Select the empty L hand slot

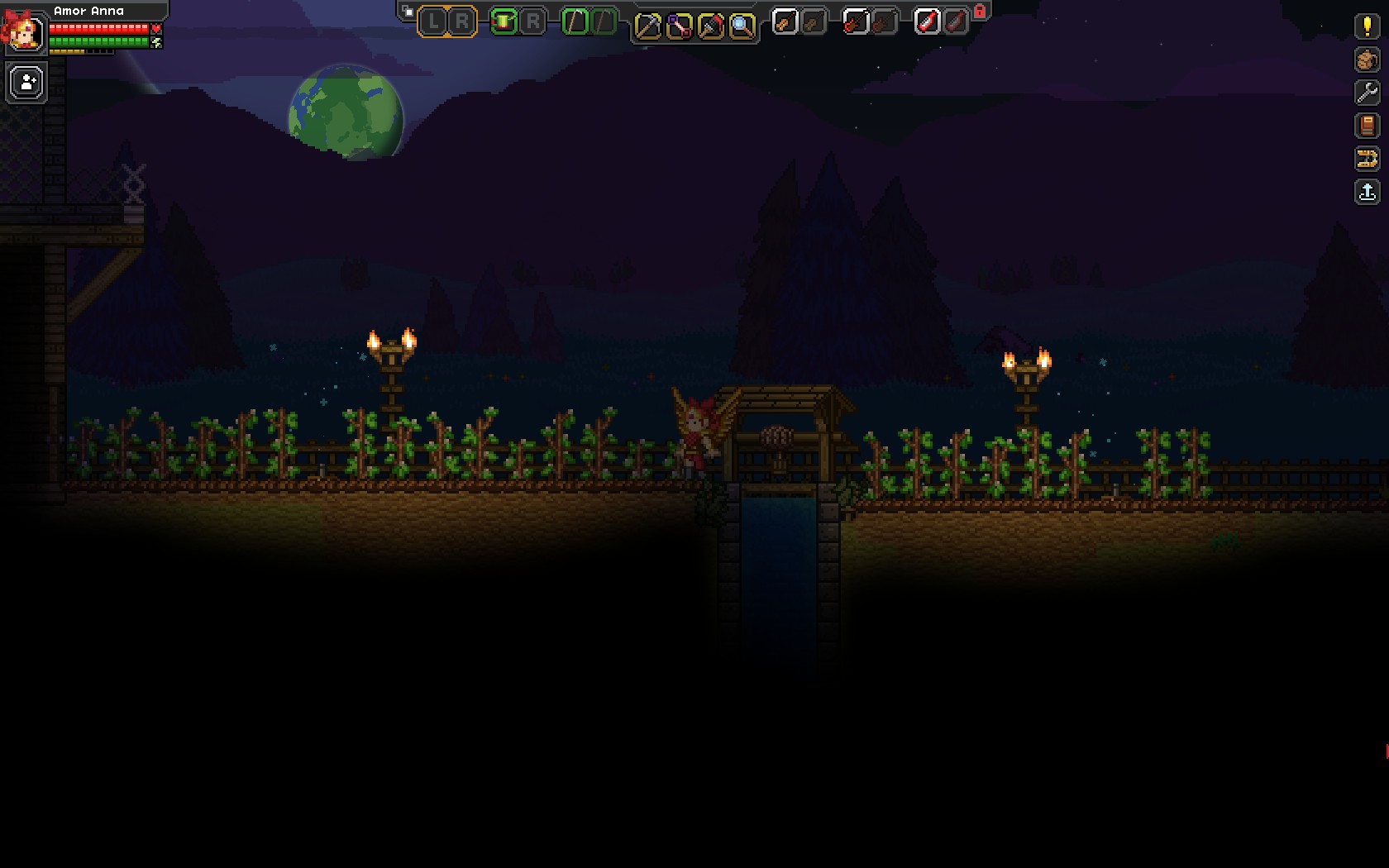point(433,22)
